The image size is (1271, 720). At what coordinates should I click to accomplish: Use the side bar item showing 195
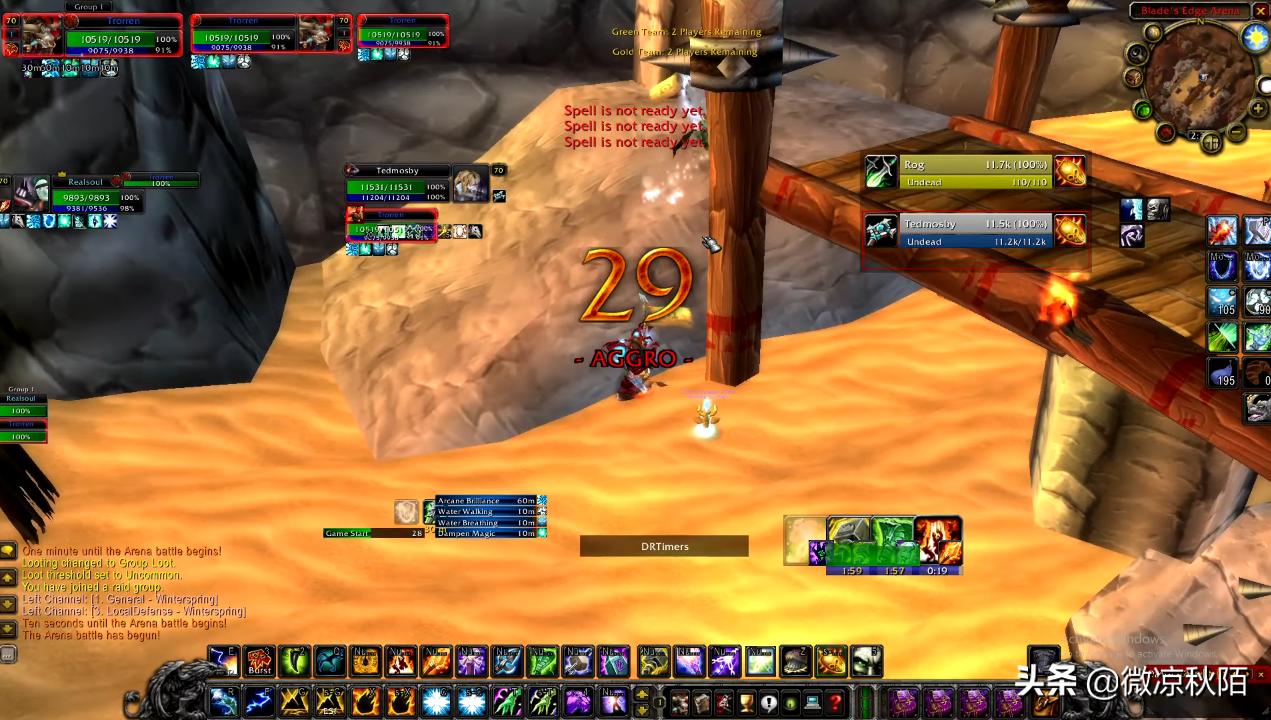click(1223, 373)
